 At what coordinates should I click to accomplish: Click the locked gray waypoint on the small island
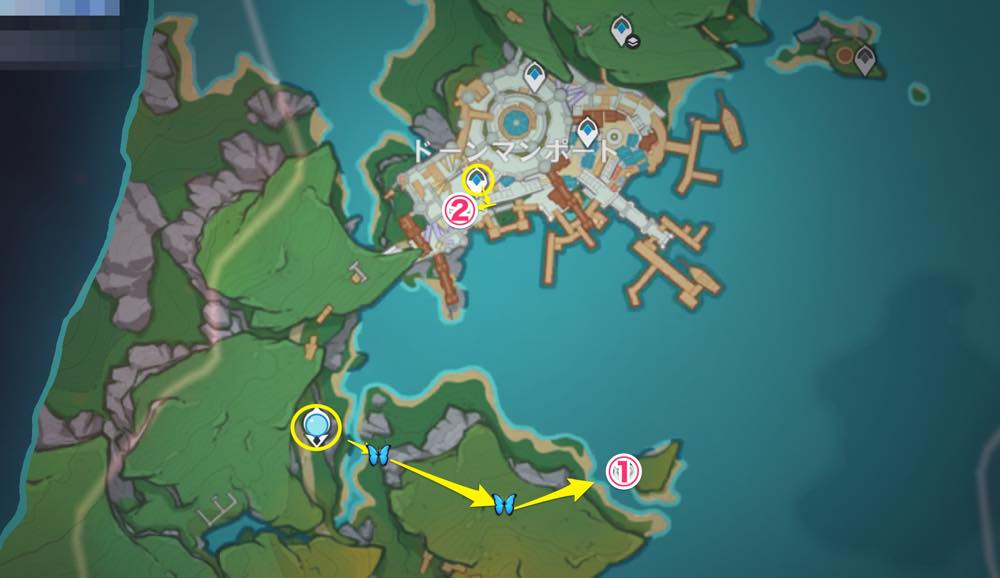click(x=865, y=59)
